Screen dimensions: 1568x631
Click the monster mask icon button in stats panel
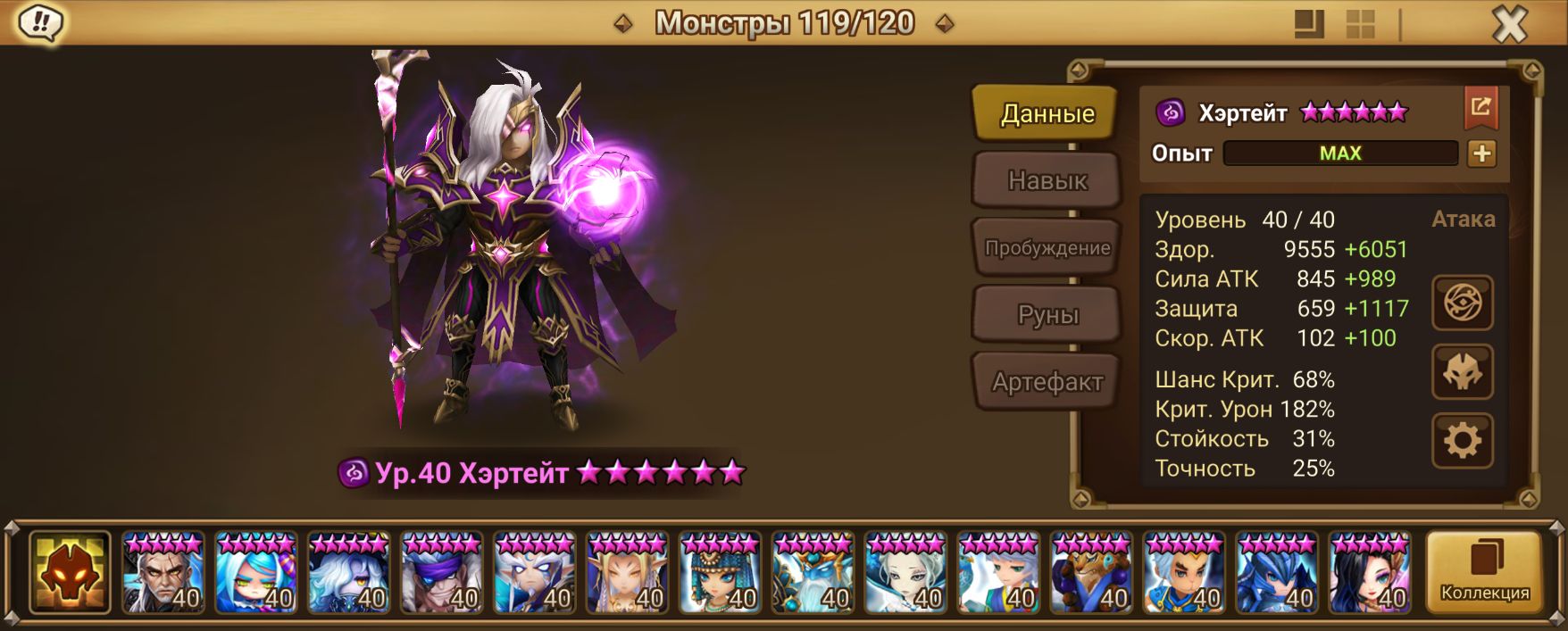1463,372
